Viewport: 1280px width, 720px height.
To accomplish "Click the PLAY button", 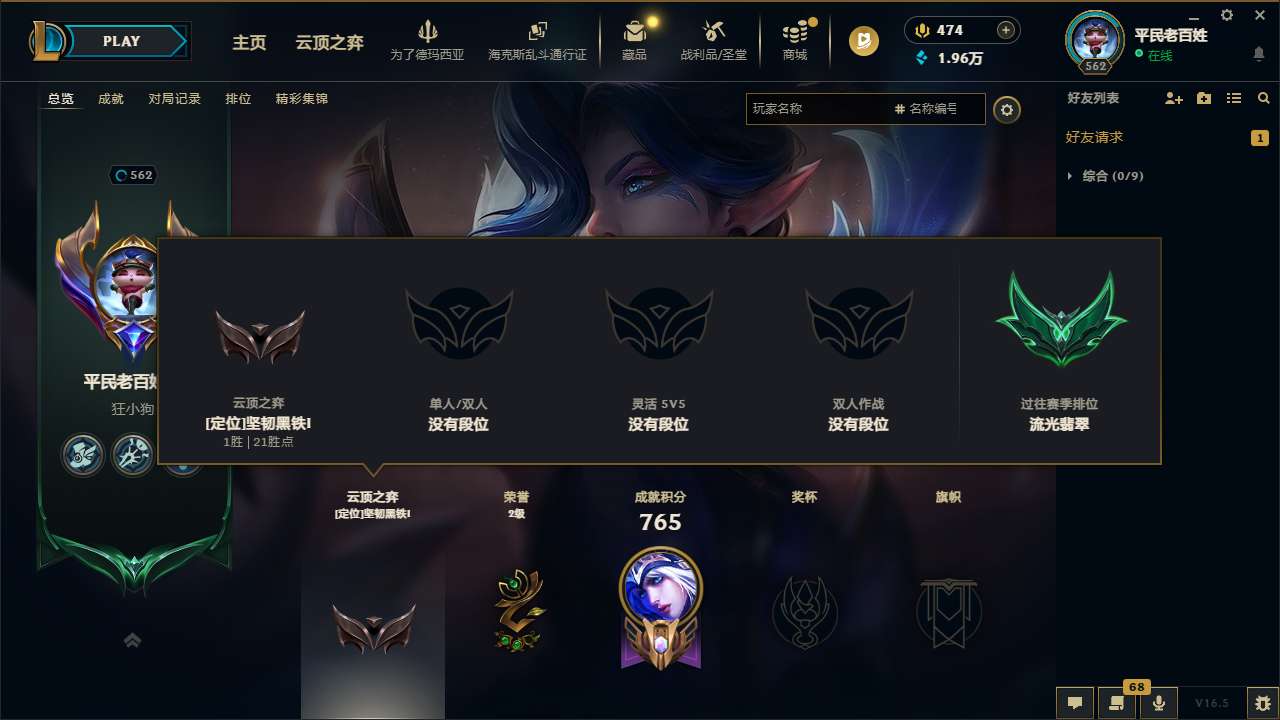I will coord(122,41).
